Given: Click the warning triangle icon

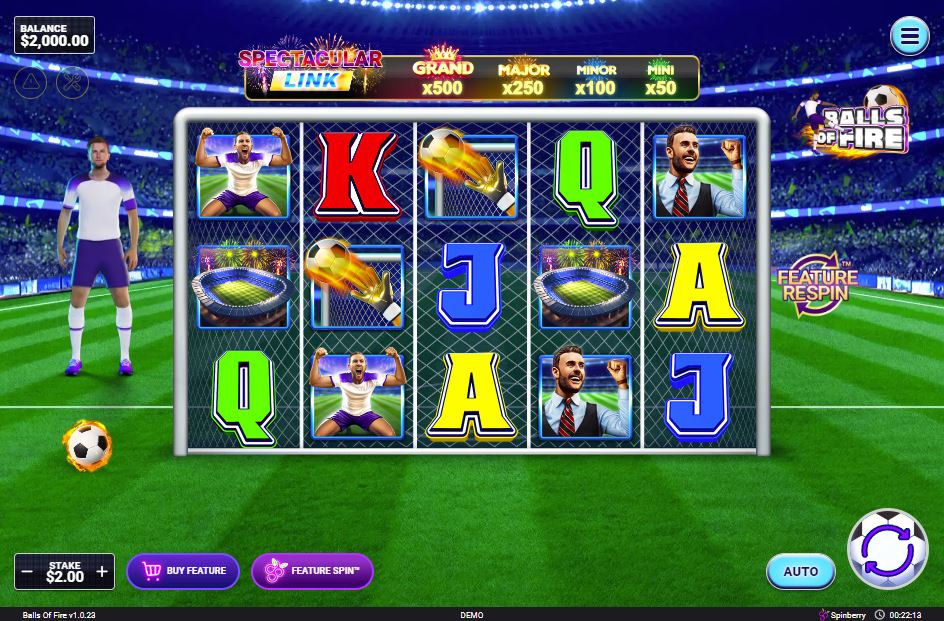Looking at the screenshot, I should 31,82.
